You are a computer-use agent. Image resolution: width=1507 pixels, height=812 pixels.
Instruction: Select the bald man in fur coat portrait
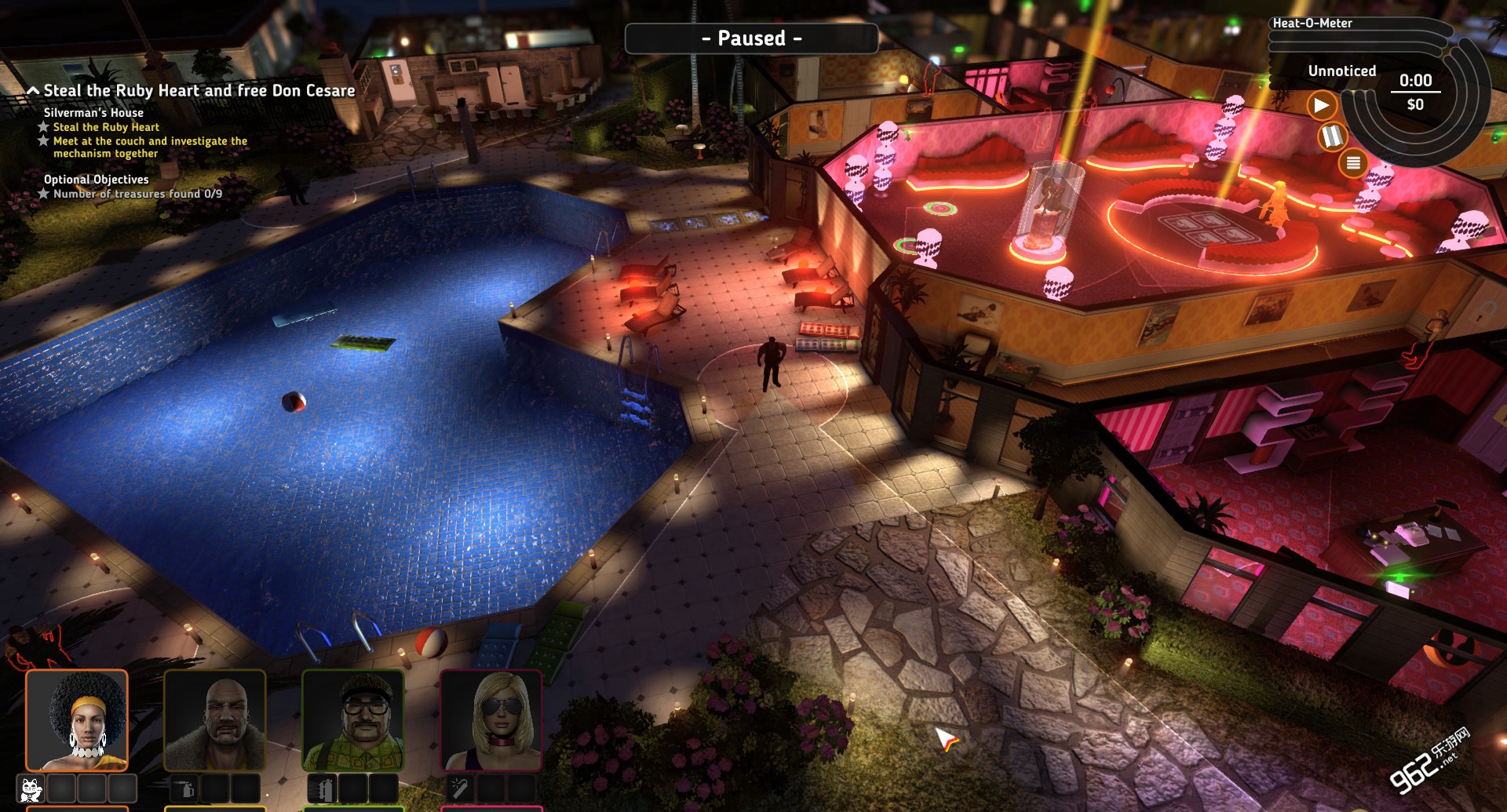215,720
